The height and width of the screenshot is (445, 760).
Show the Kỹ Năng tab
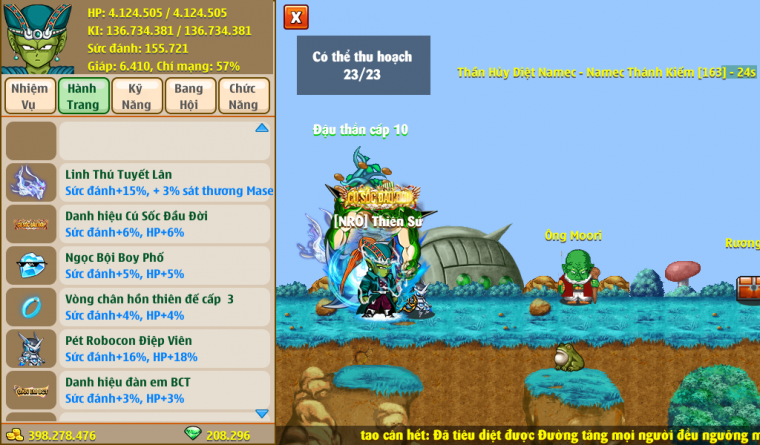[x=137, y=97]
